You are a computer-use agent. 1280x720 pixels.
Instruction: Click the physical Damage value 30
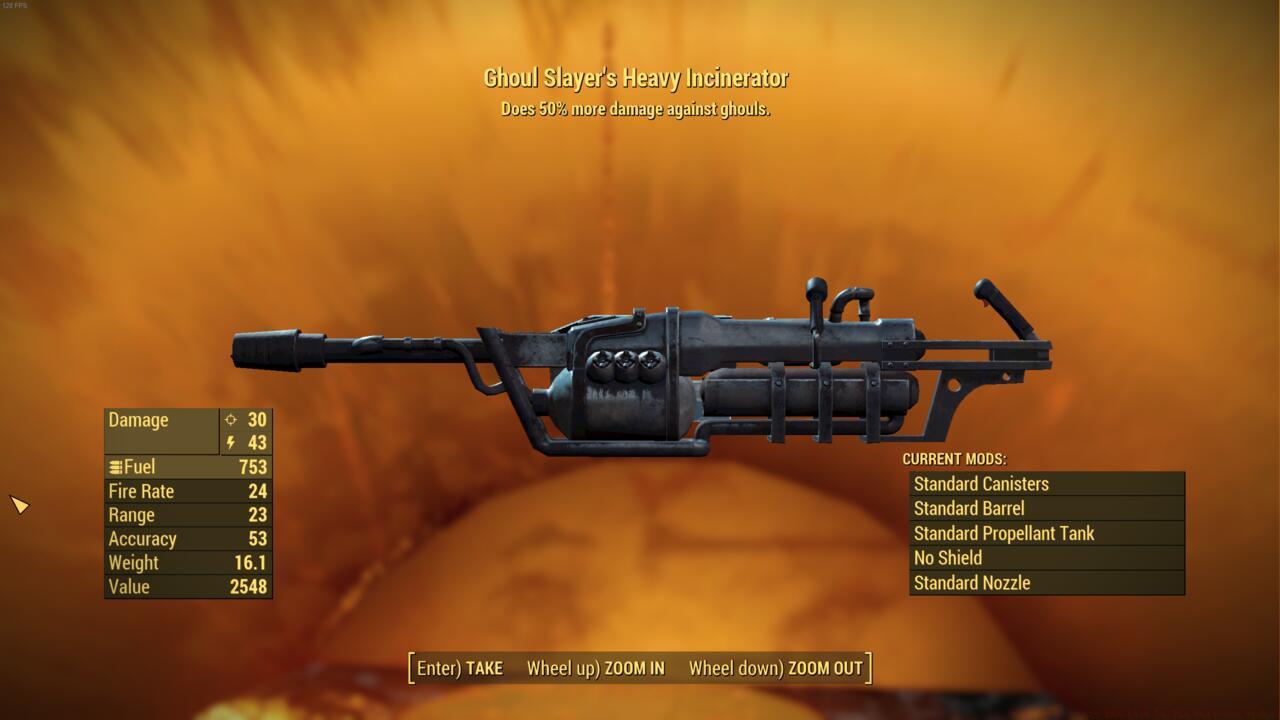coord(258,420)
